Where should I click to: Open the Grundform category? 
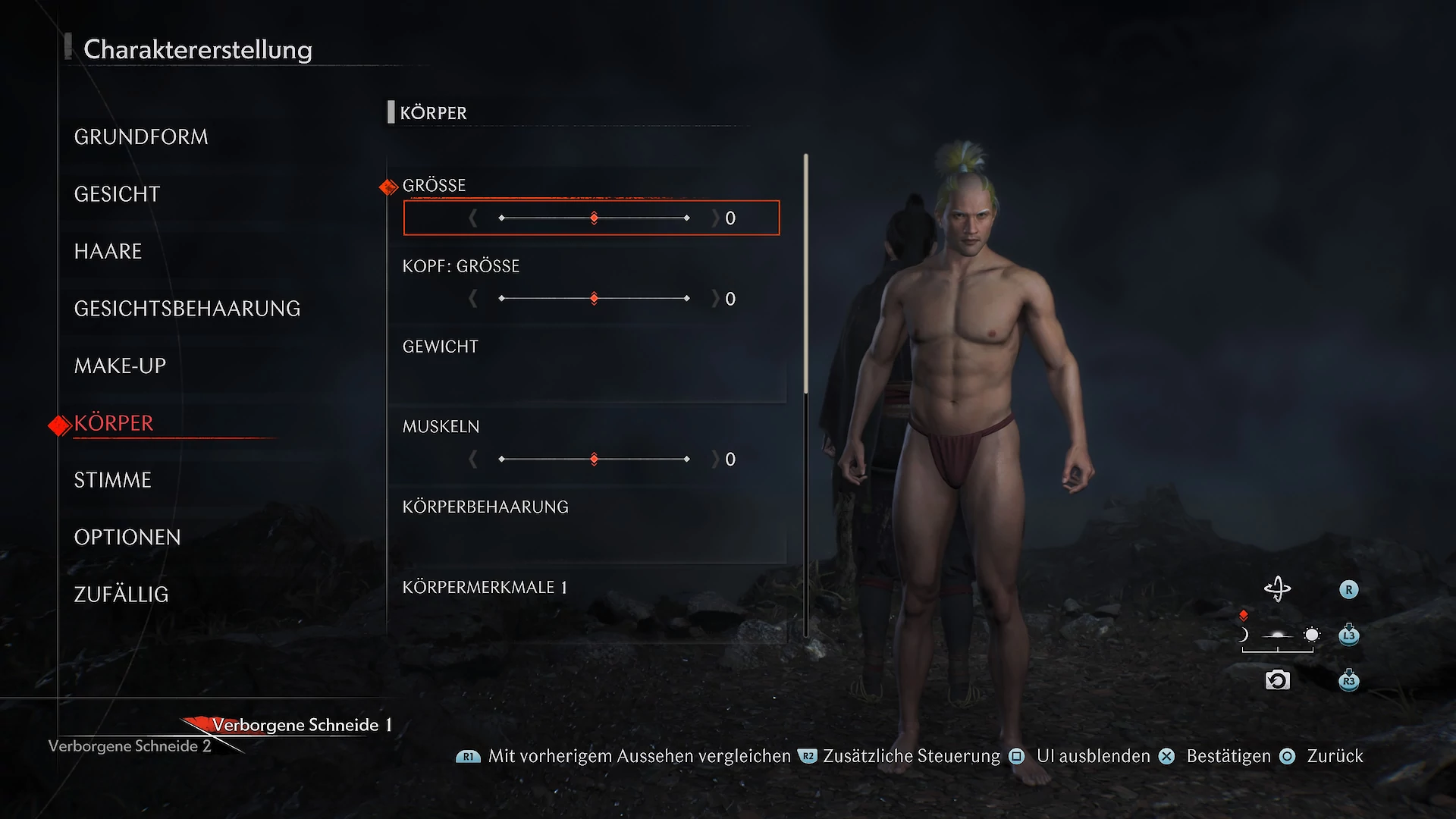click(141, 137)
